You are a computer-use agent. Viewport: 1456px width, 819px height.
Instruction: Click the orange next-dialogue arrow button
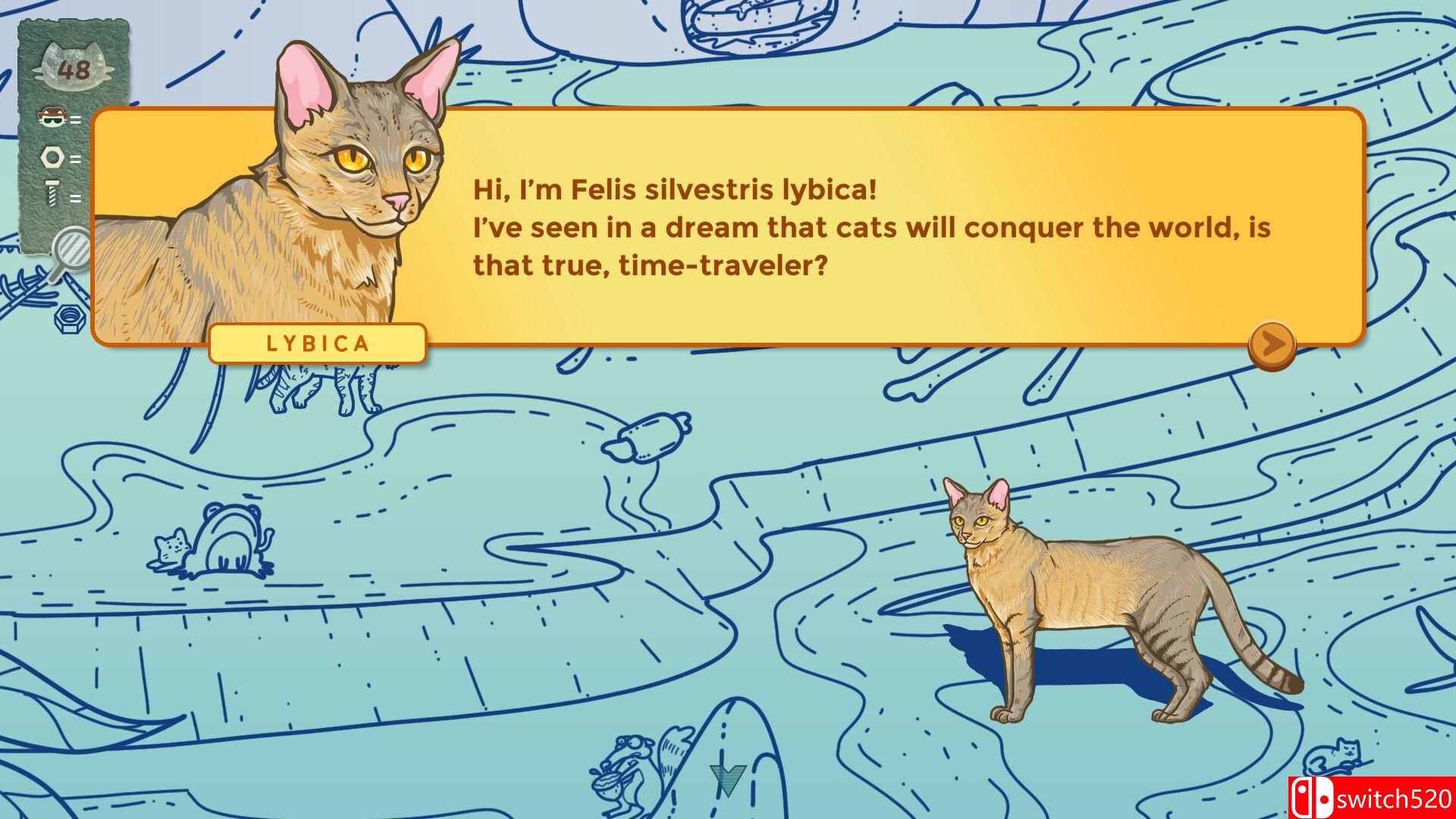(x=1271, y=347)
